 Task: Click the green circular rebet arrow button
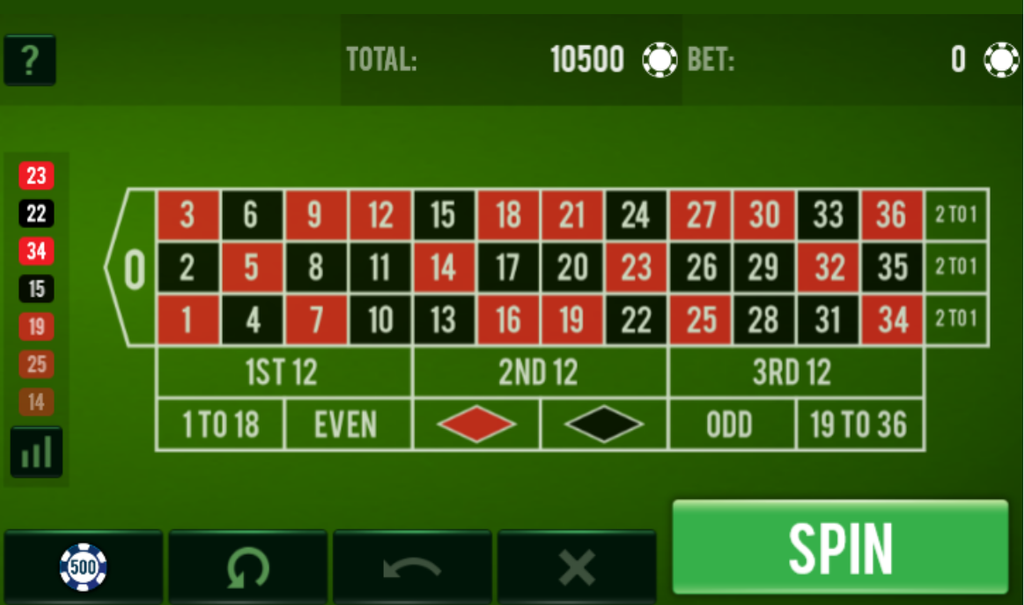[247, 567]
